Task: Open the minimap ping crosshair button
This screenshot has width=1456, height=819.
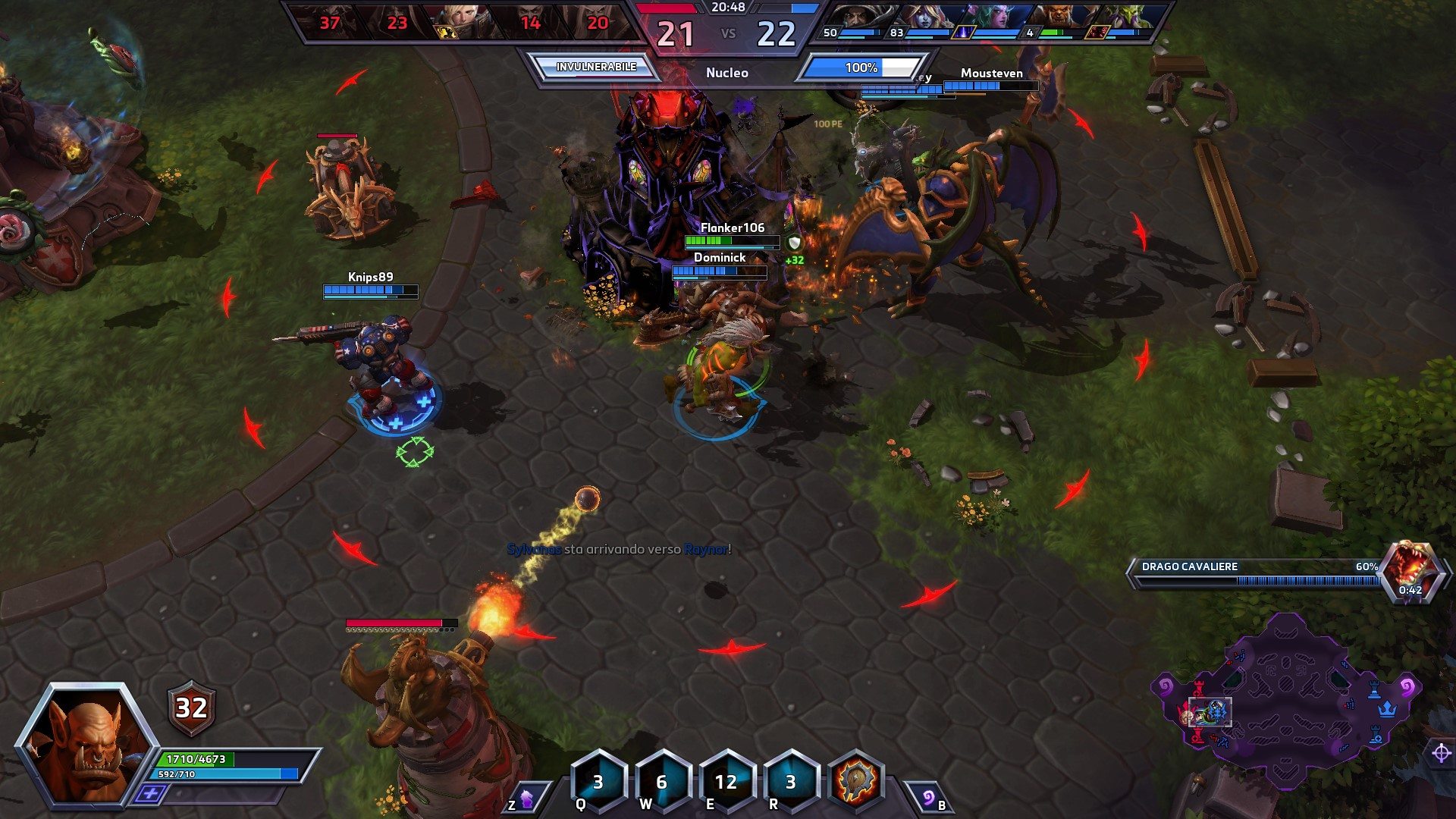Action: pyautogui.click(x=1441, y=753)
